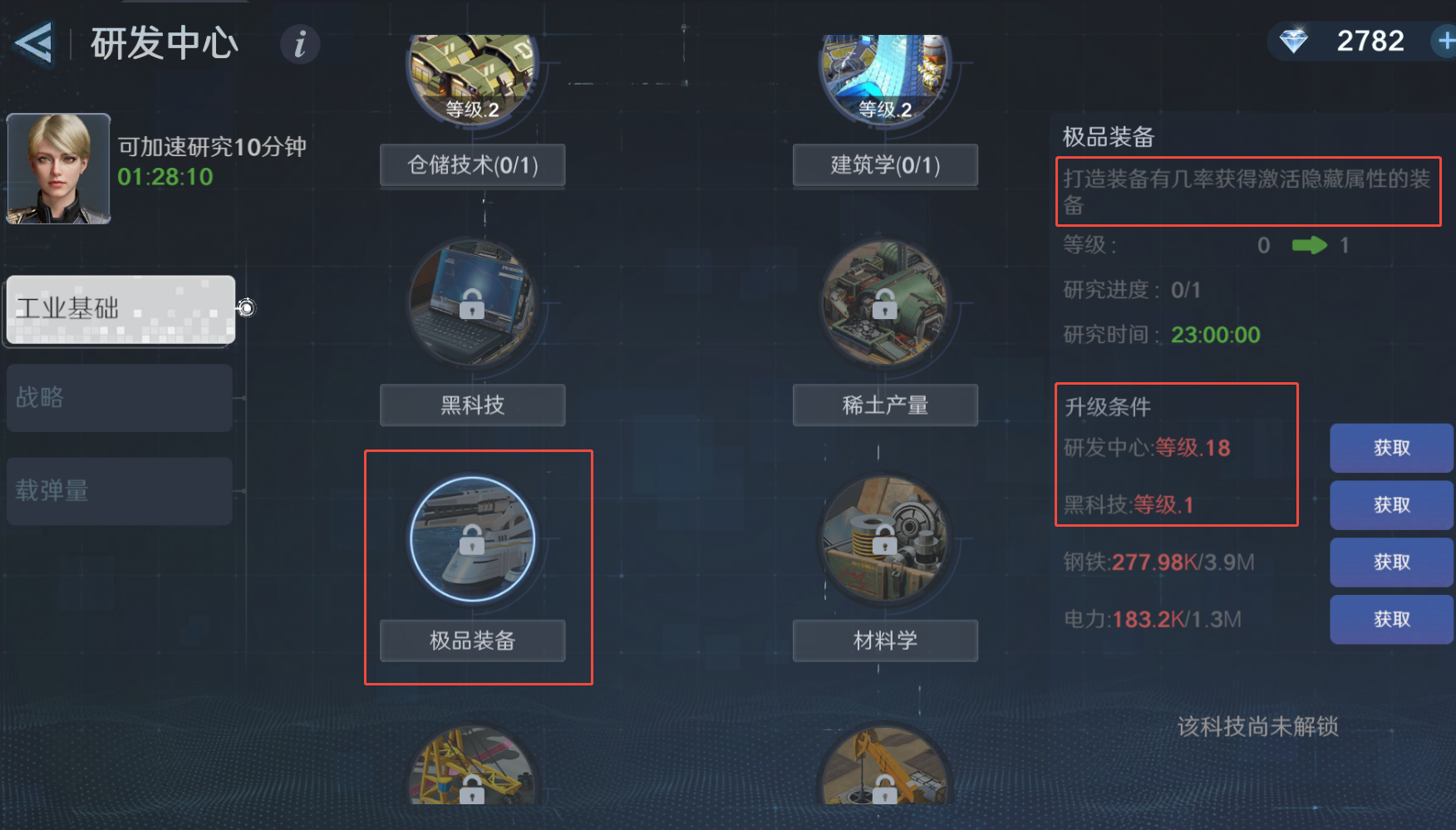Switch to the 战略 category tab
Screen dimensions: 1456x830
click(119, 398)
